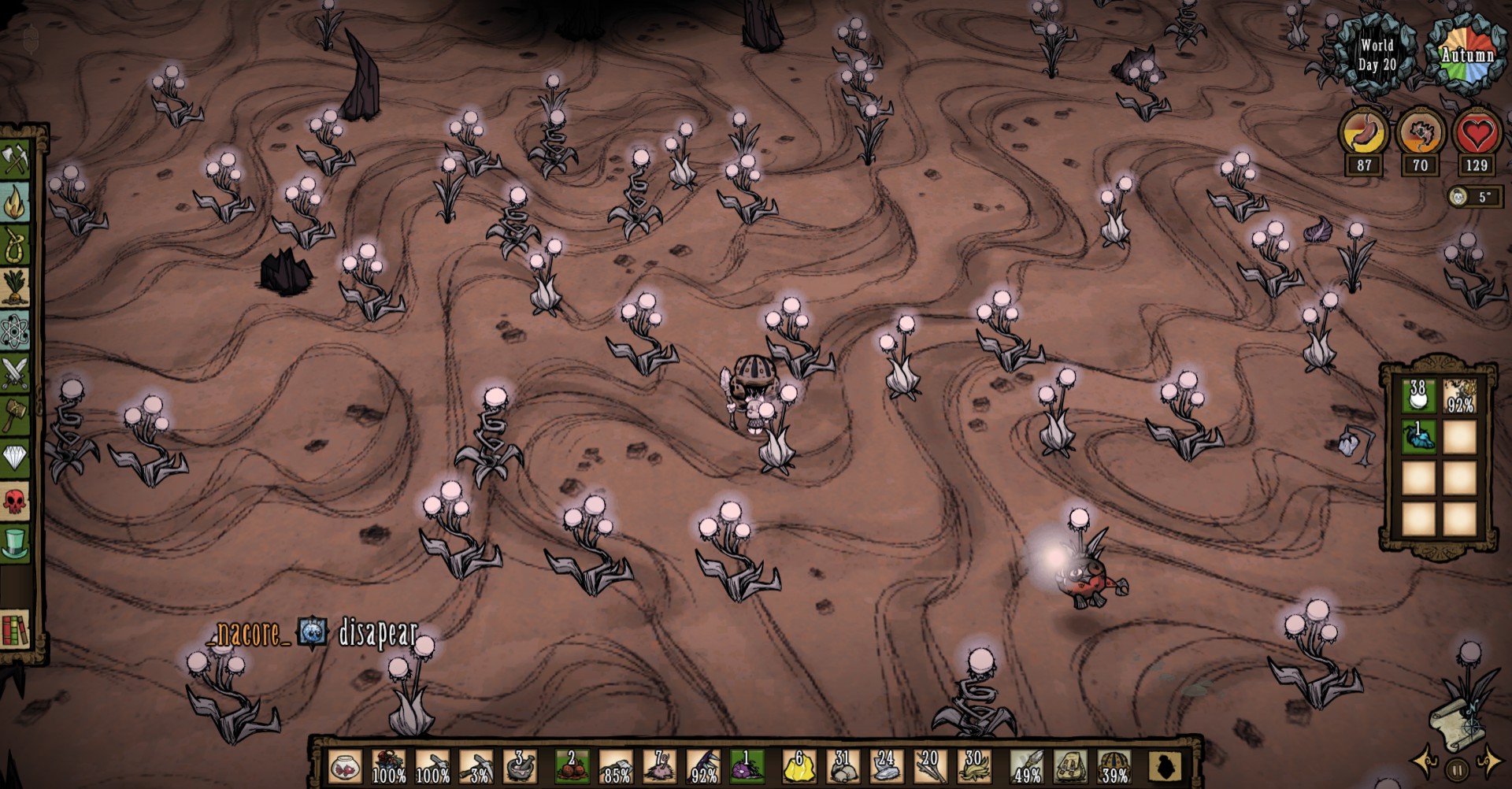
Task: Open the Tools crafting tab
Action: coord(15,160)
